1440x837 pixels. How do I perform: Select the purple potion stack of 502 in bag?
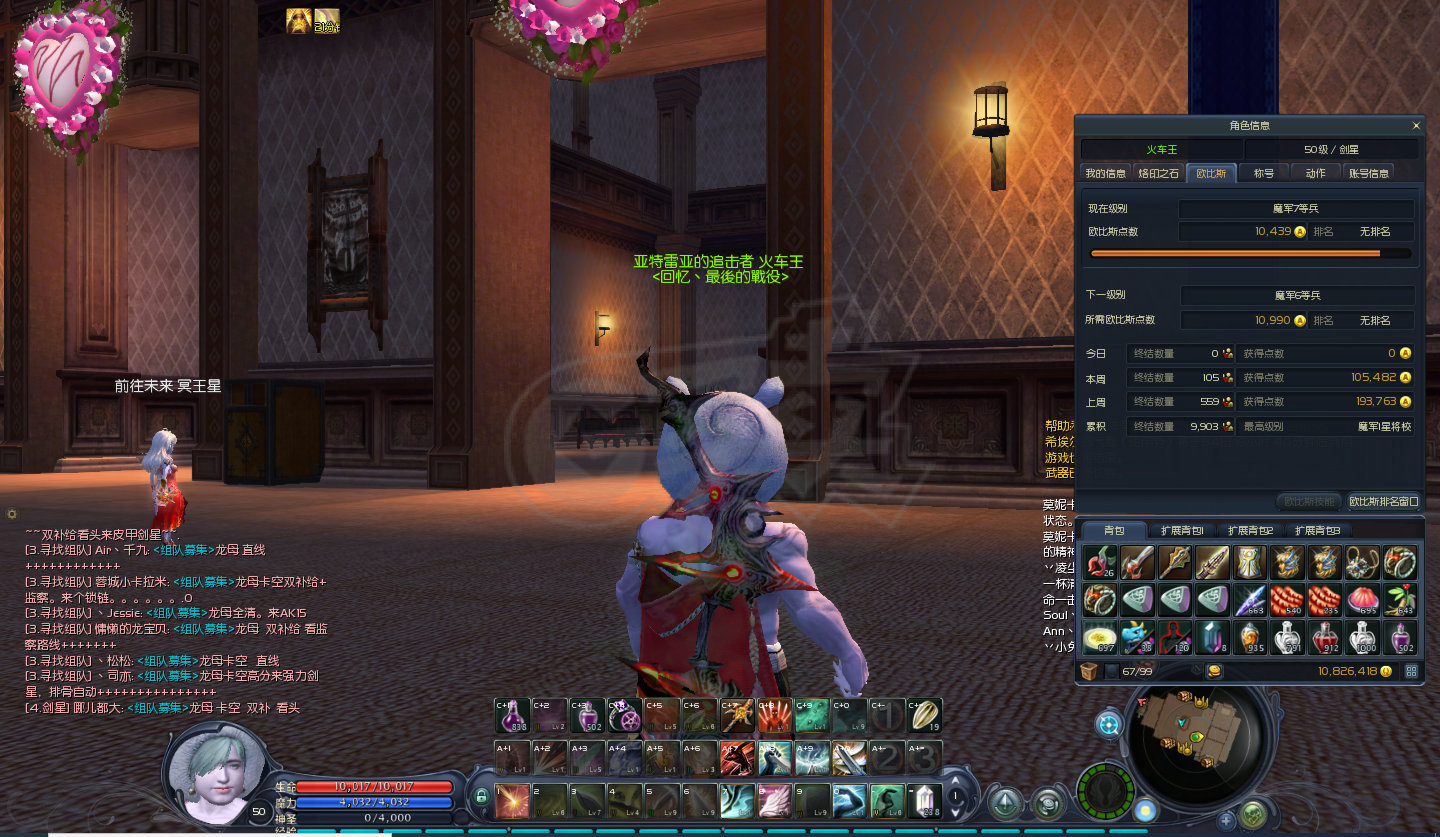click(1401, 636)
